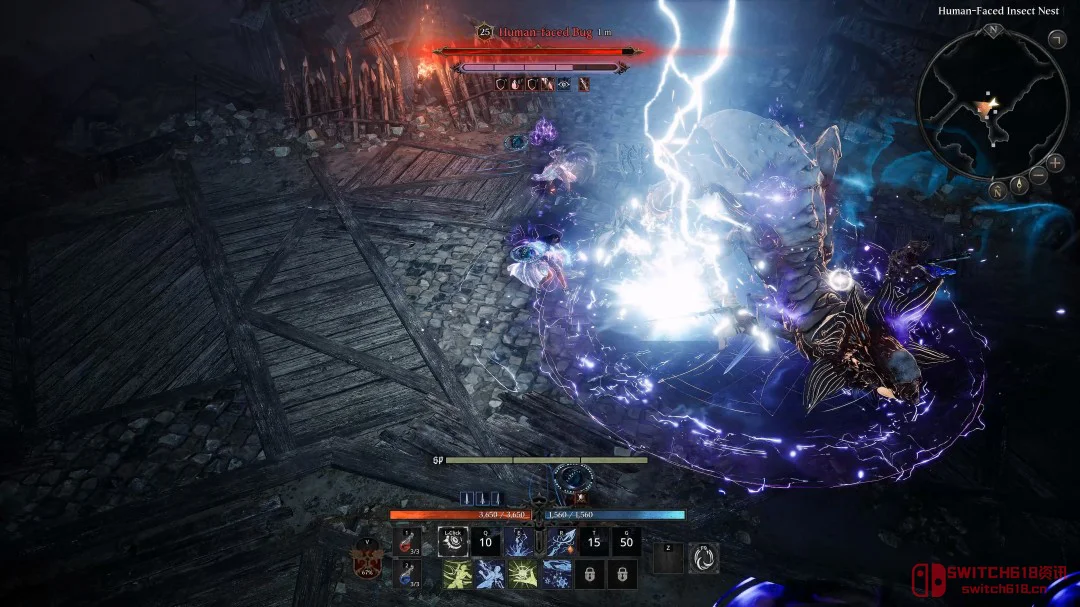The image size is (1080, 607).
Task: Use the red health potion slot
Action: click(x=407, y=541)
